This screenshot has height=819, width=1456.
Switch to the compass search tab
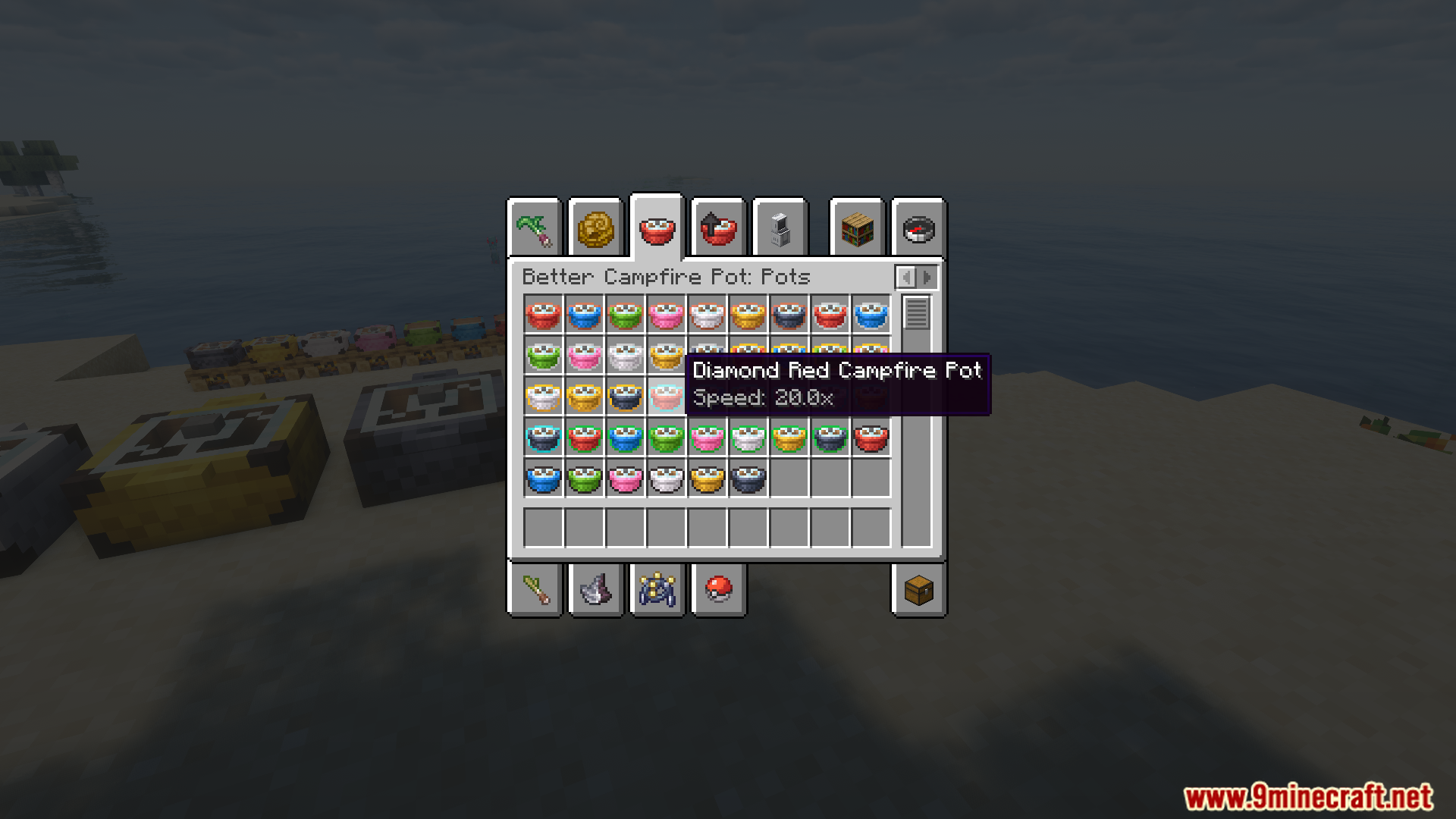click(918, 227)
